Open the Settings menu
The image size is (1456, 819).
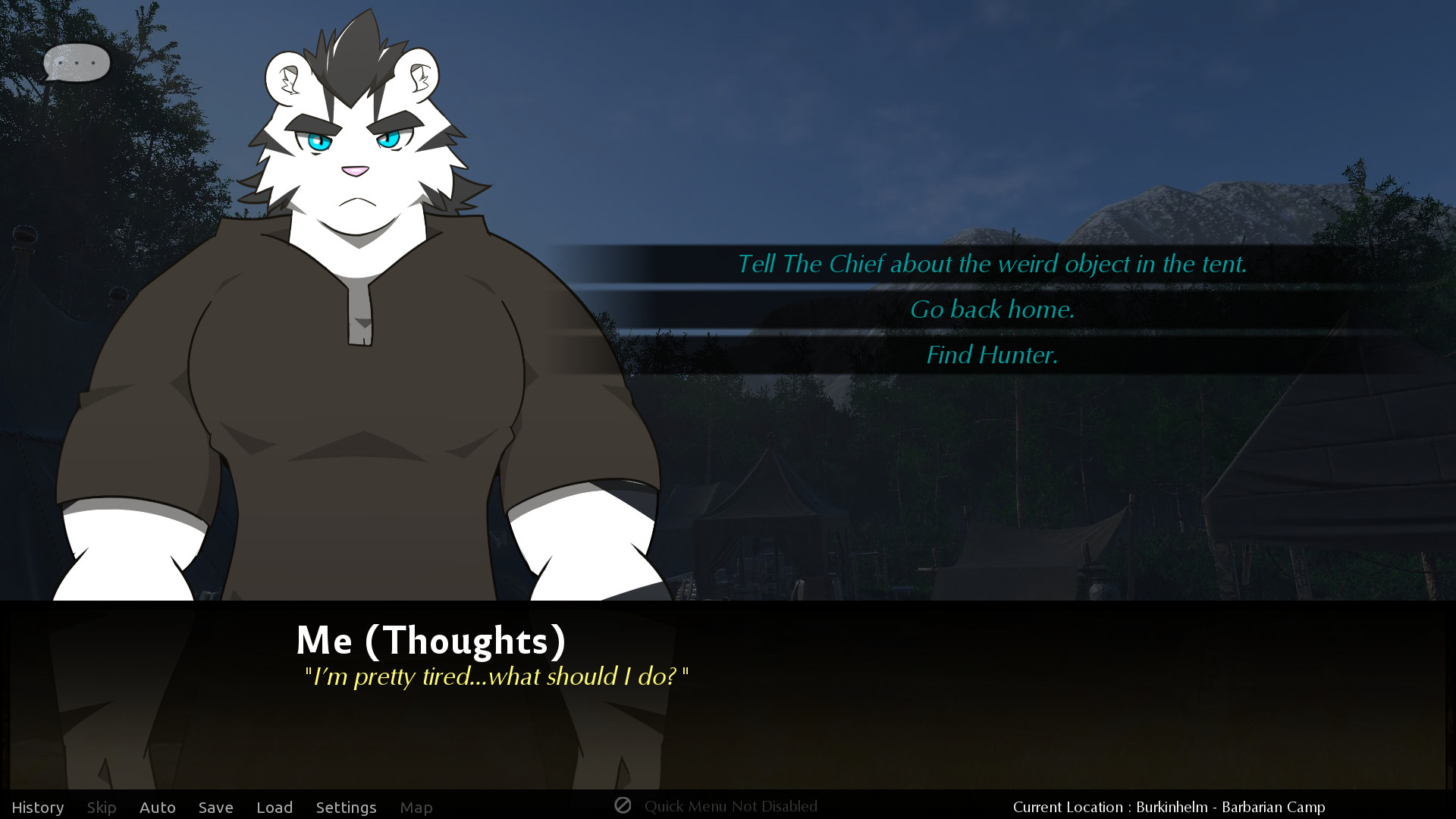[x=346, y=807]
